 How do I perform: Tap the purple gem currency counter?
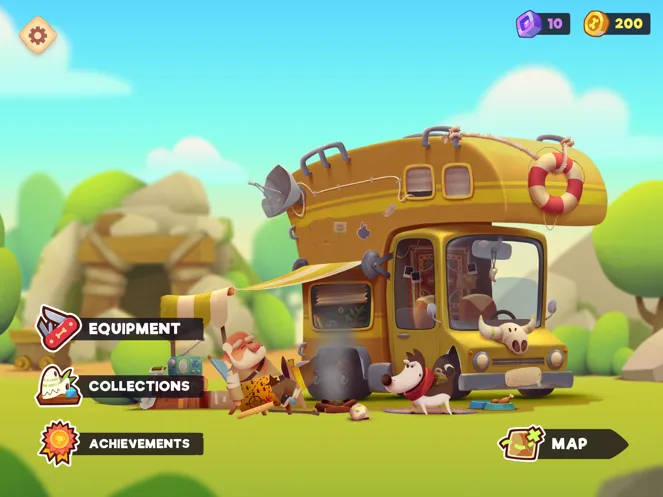[x=543, y=24]
